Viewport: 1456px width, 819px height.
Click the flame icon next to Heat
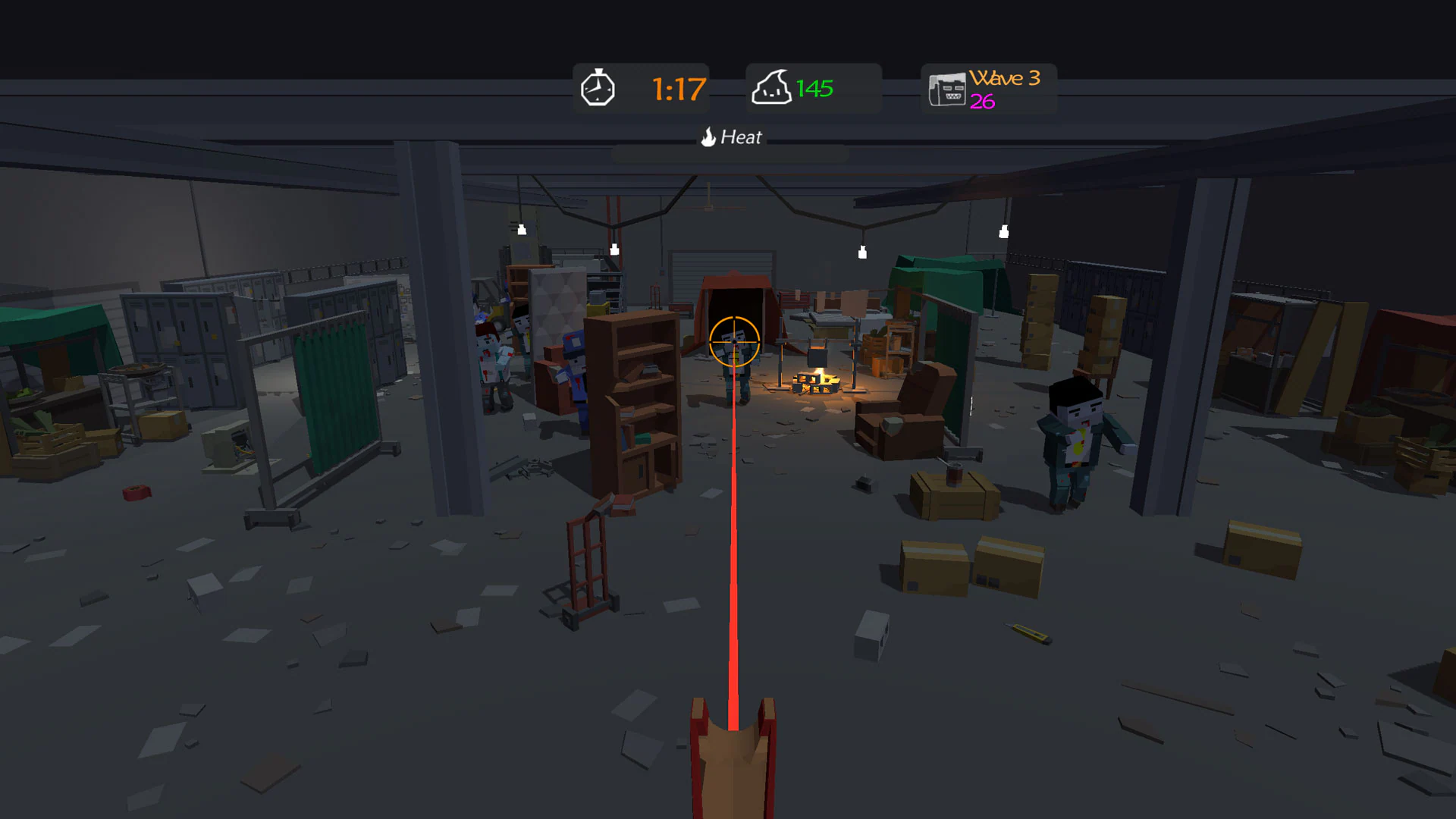pyautogui.click(x=708, y=137)
